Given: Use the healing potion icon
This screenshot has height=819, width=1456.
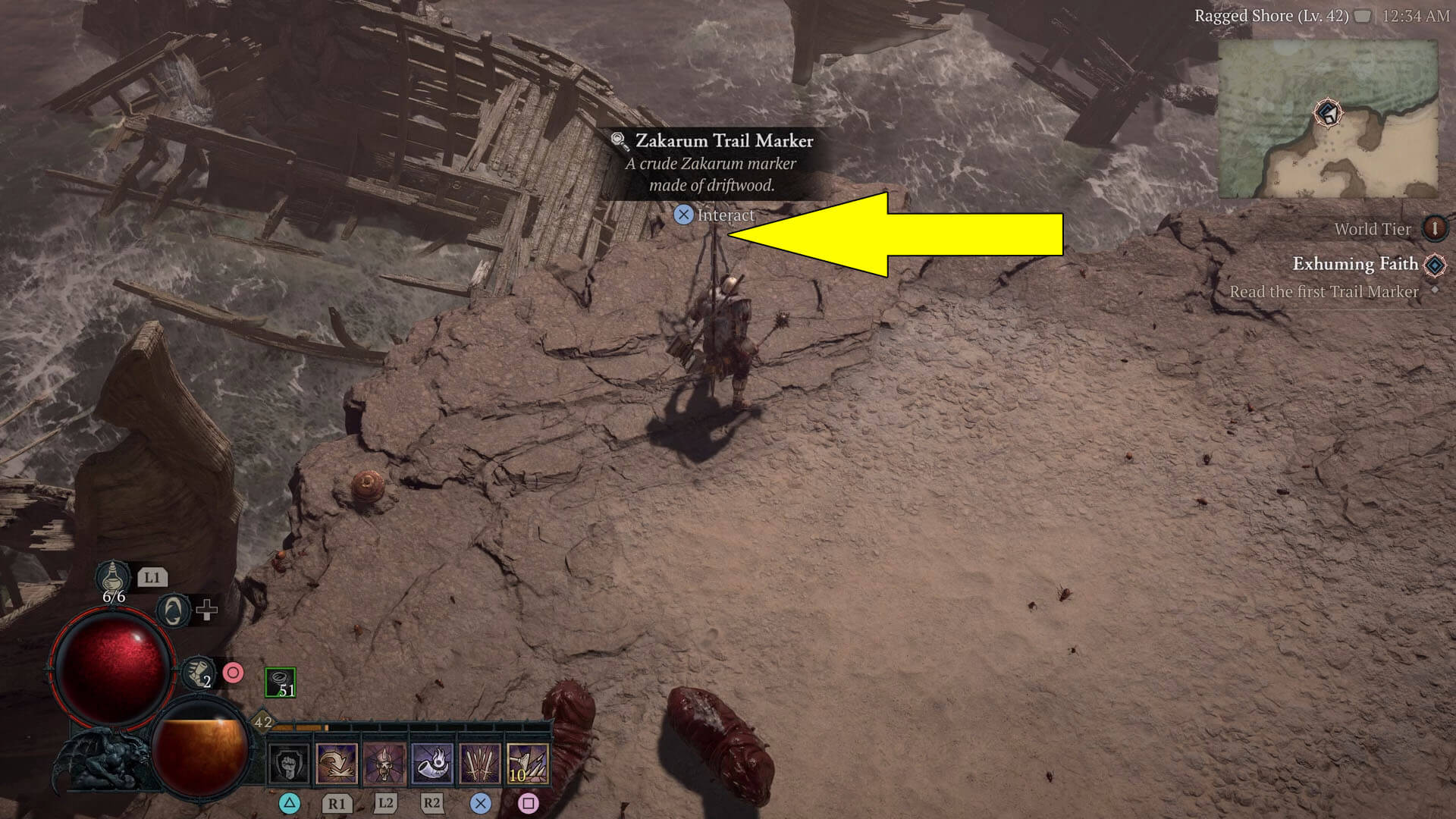Looking at the screenshot, I should [113, 578].
